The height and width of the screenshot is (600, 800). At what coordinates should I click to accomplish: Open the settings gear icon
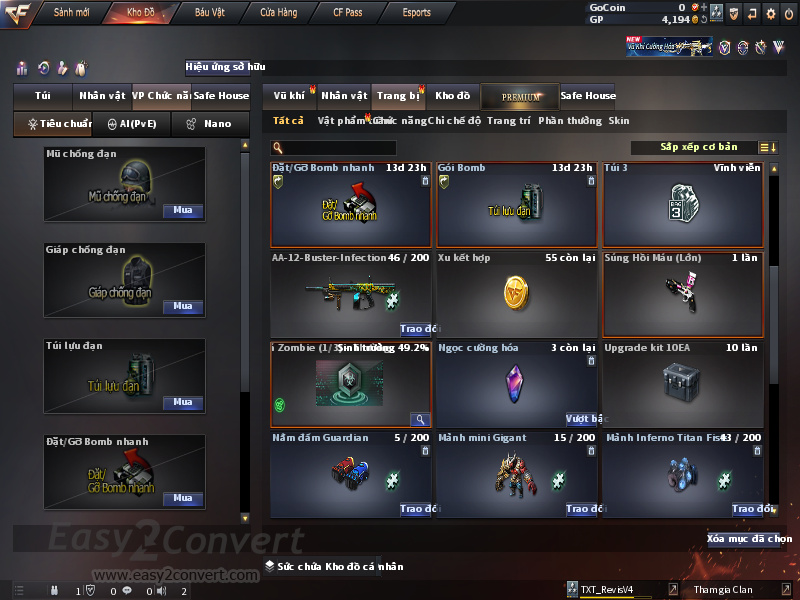tap(770, 13)
